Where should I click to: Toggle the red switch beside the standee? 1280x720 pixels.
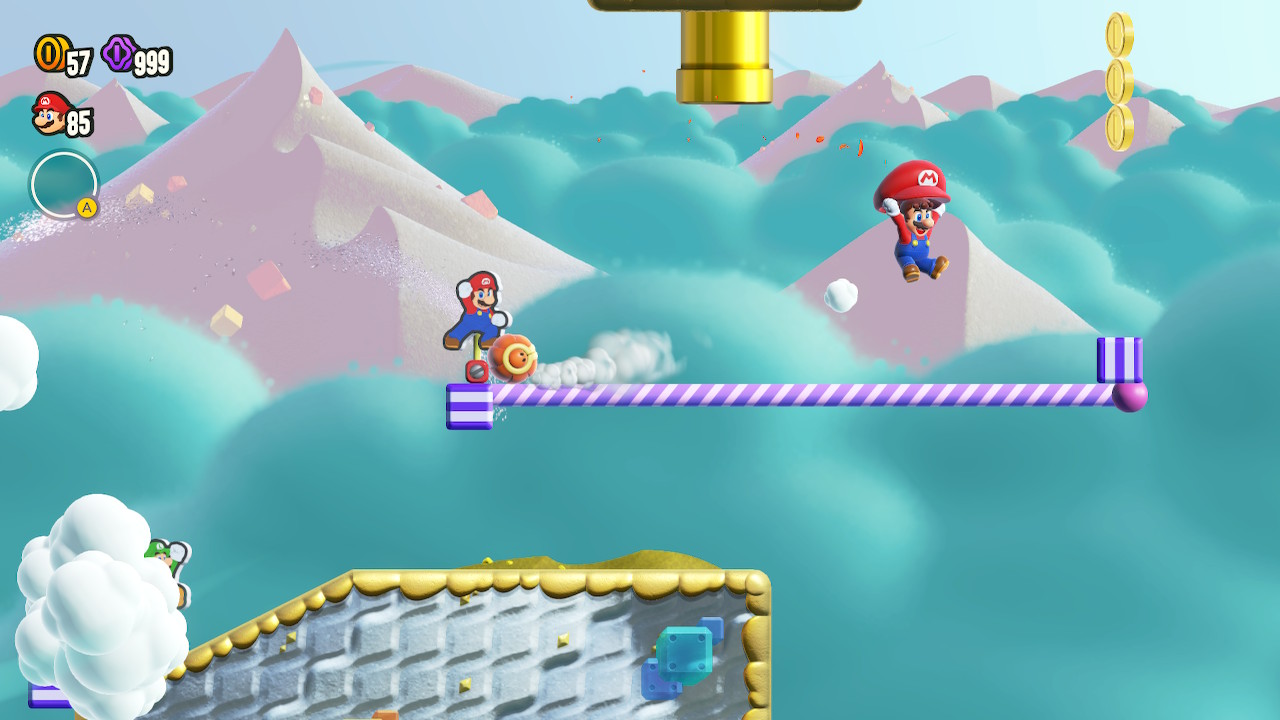(478, 371)
